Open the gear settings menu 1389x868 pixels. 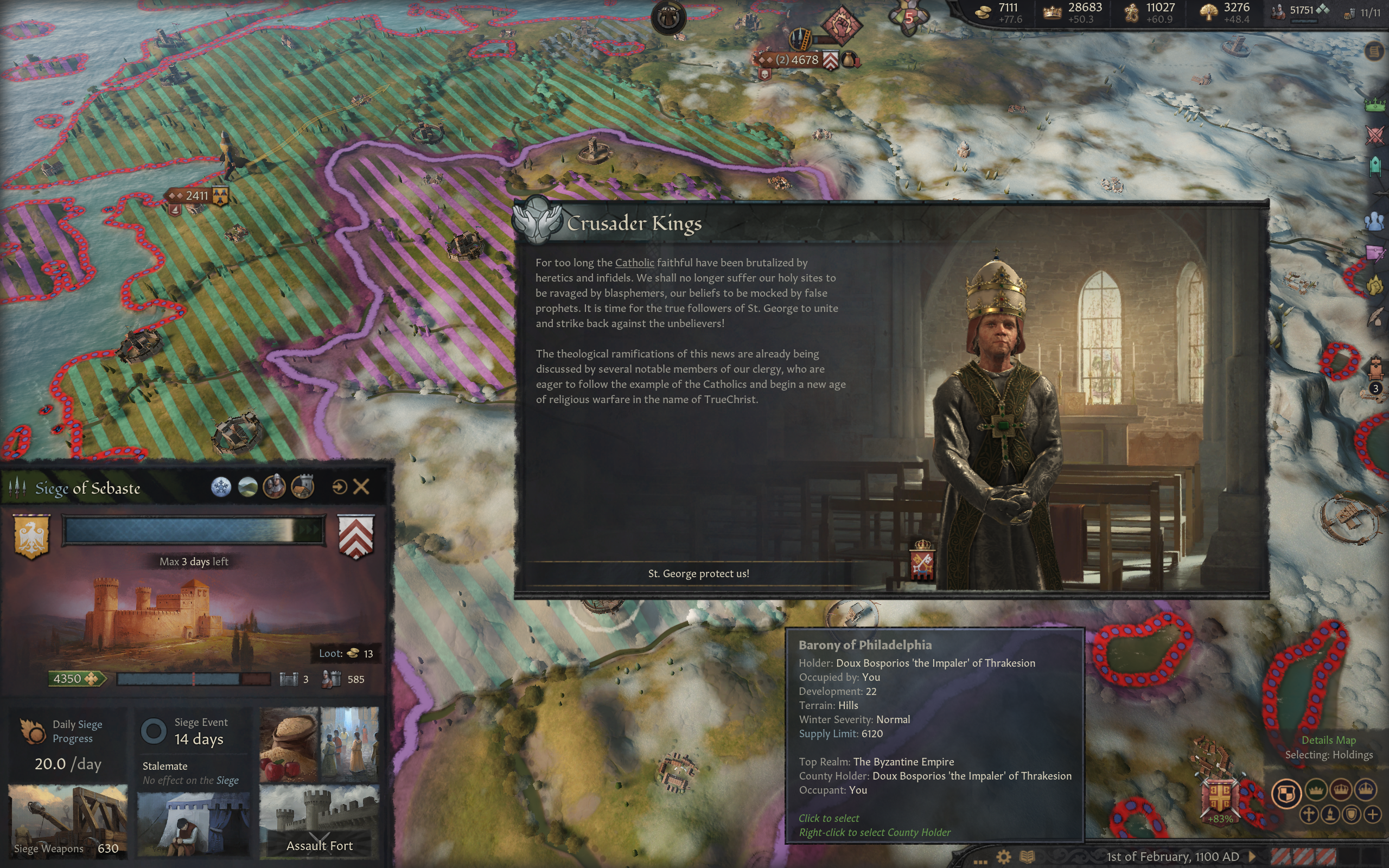1003,857
